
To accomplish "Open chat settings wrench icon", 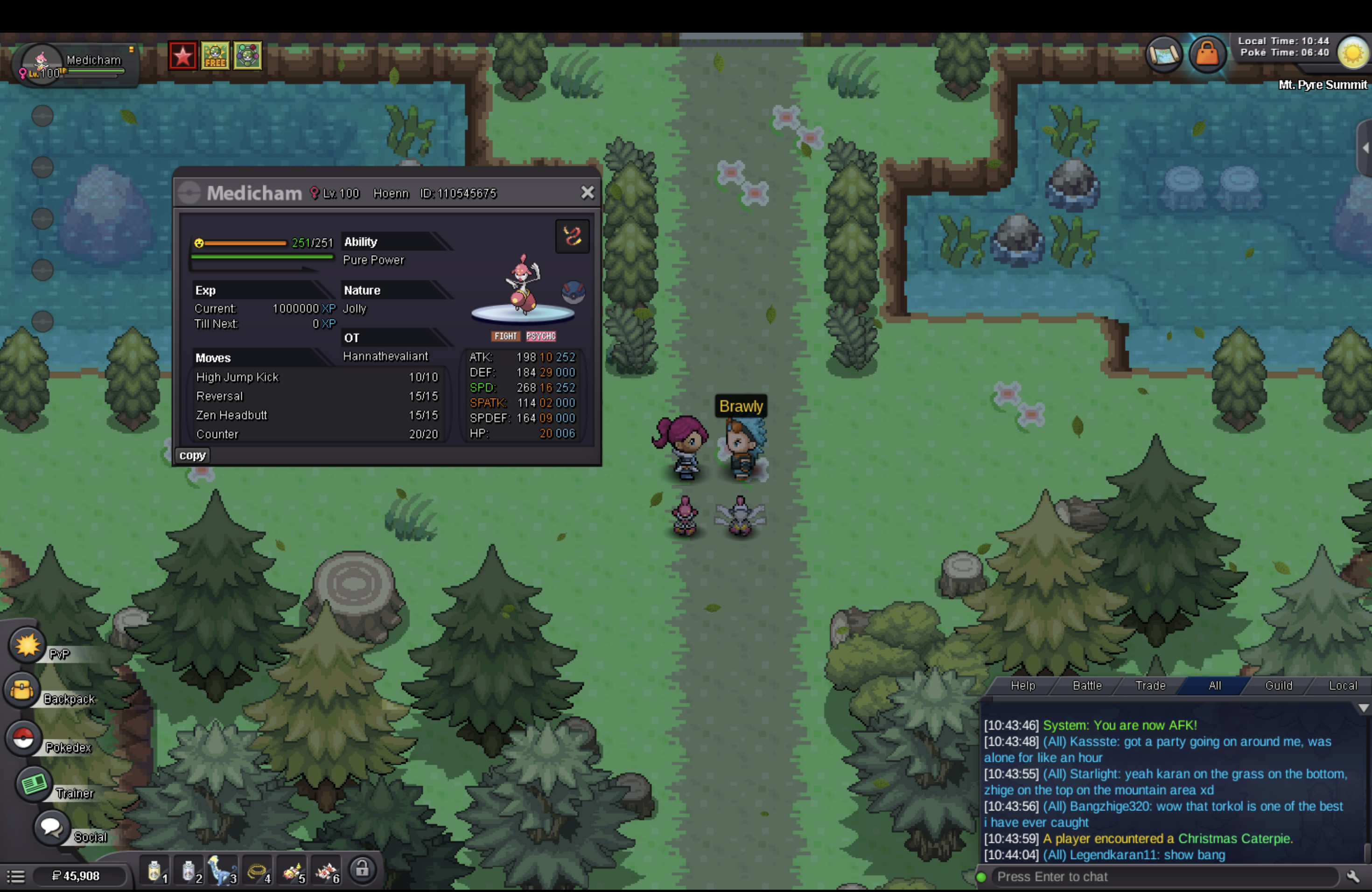I will click(x=1353, y=877).
